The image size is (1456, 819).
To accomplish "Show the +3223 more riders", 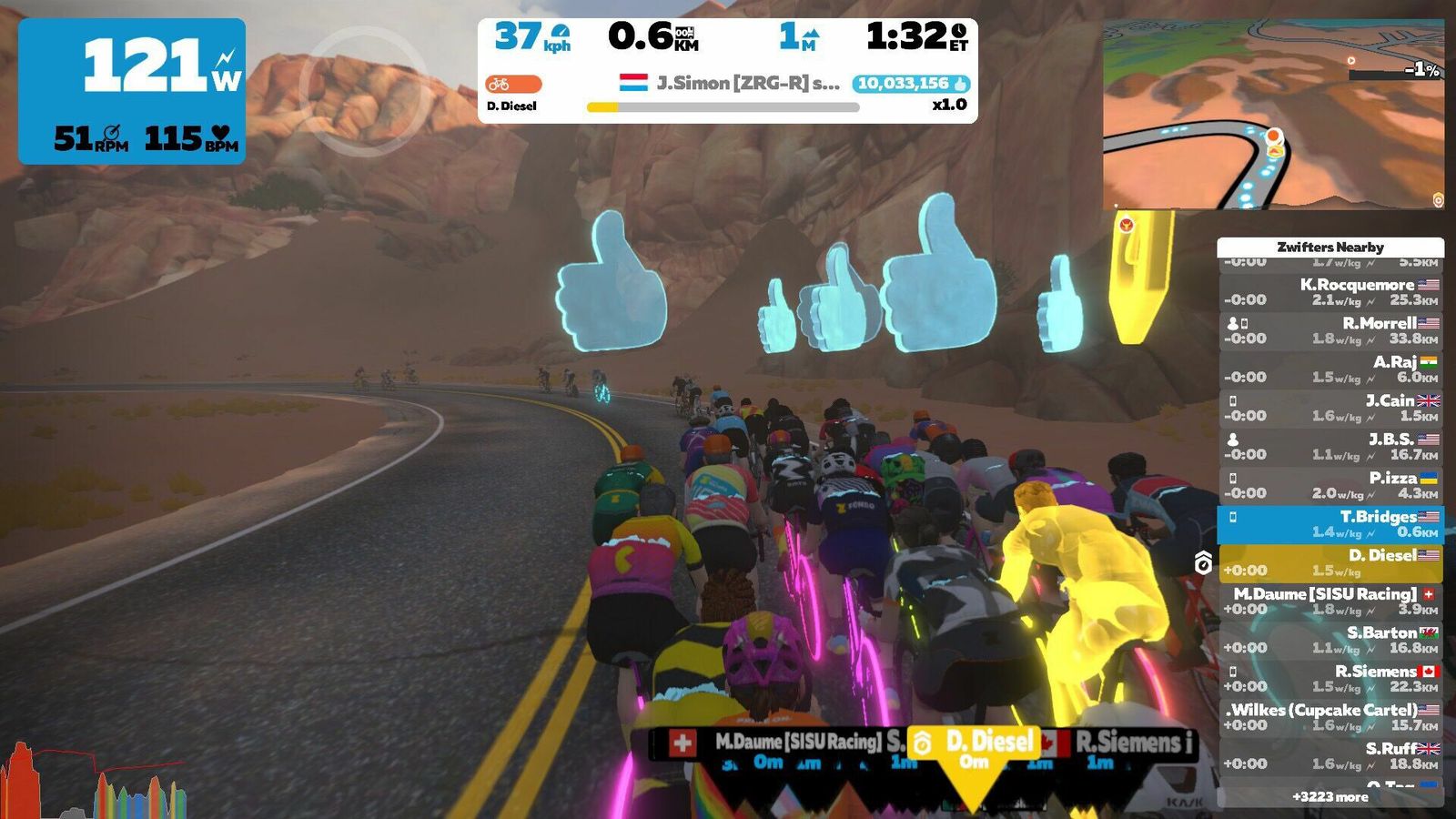I will [x=1330, y=796].
